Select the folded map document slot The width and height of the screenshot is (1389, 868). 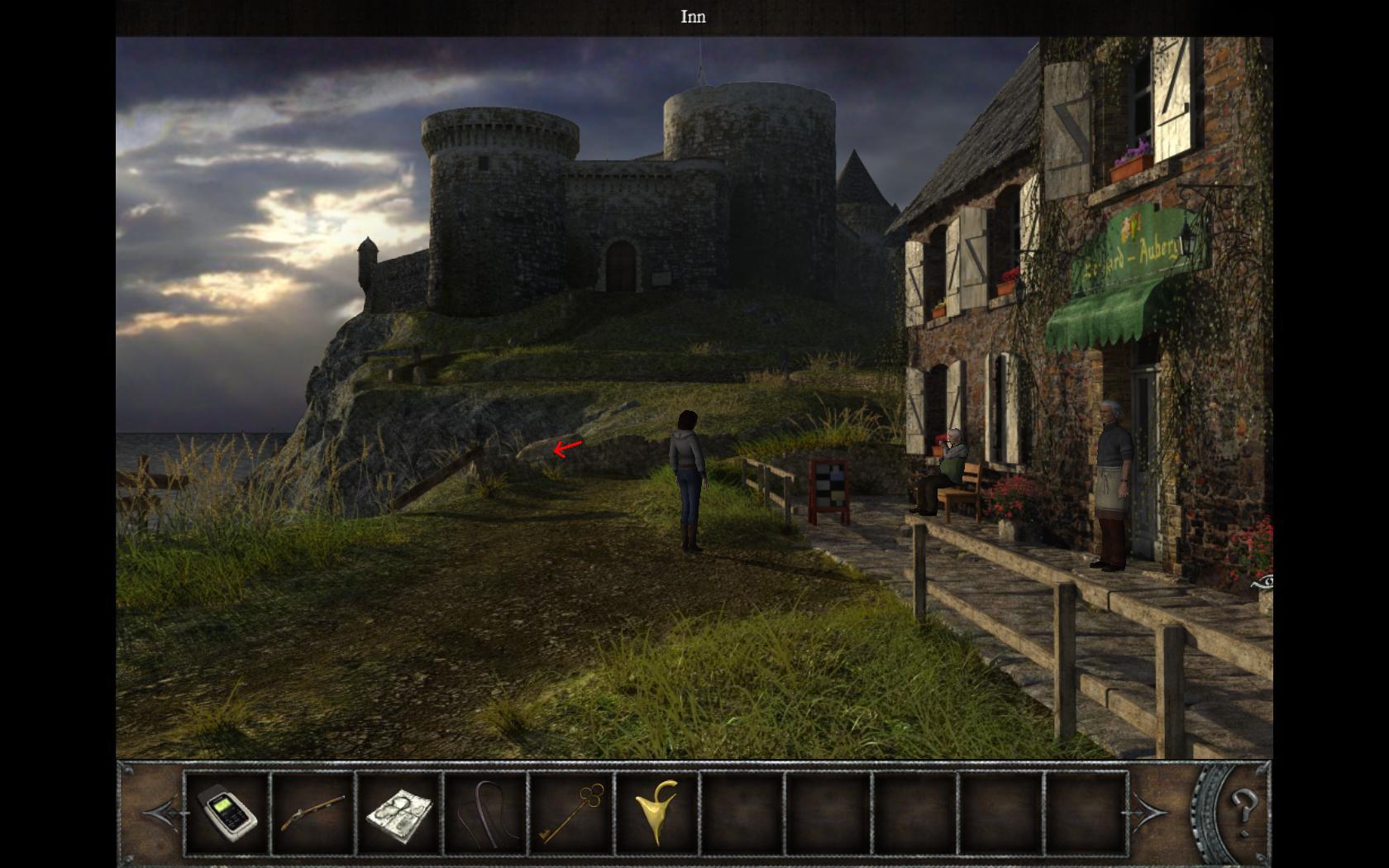coord(399,813)
